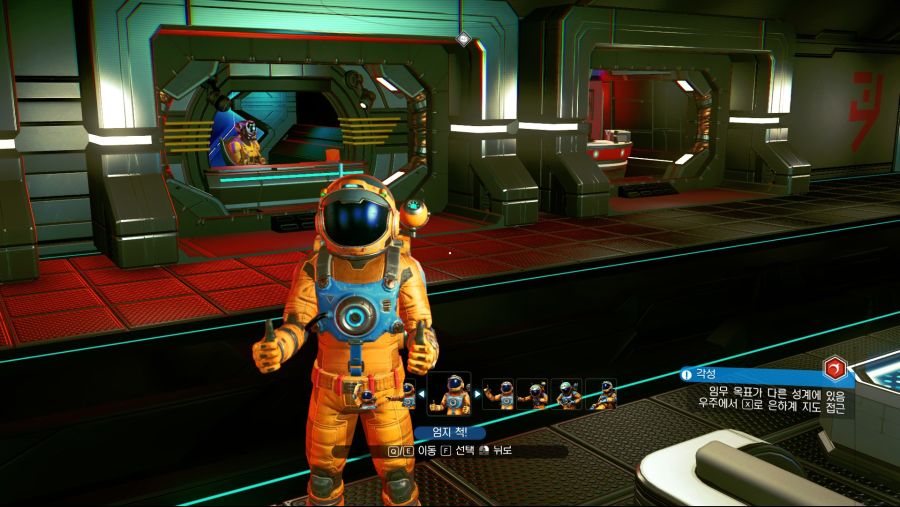This screenshot has width=900, height=507.
Task: Click the red hexagon mission icon
Action: coord(835,368)
